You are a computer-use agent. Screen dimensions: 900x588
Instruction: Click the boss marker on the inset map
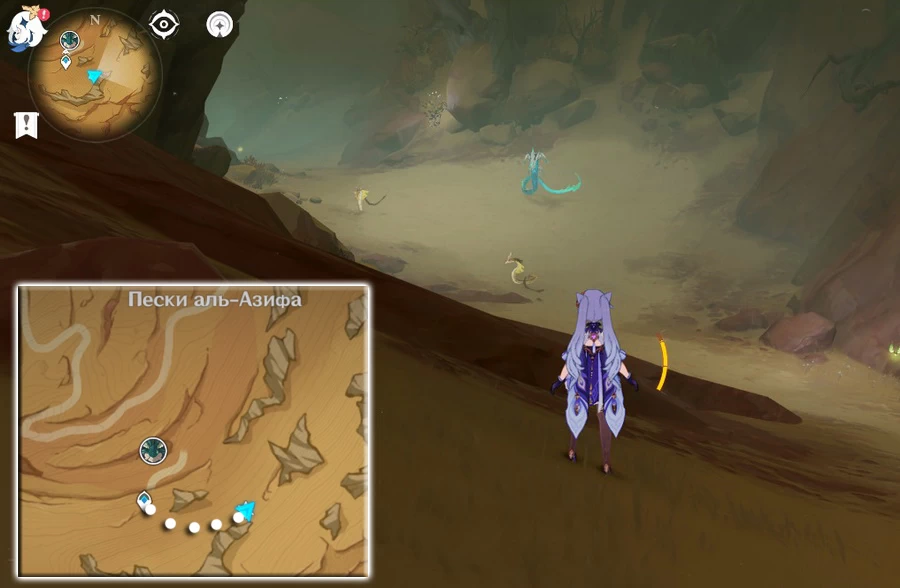pos(153,450)
